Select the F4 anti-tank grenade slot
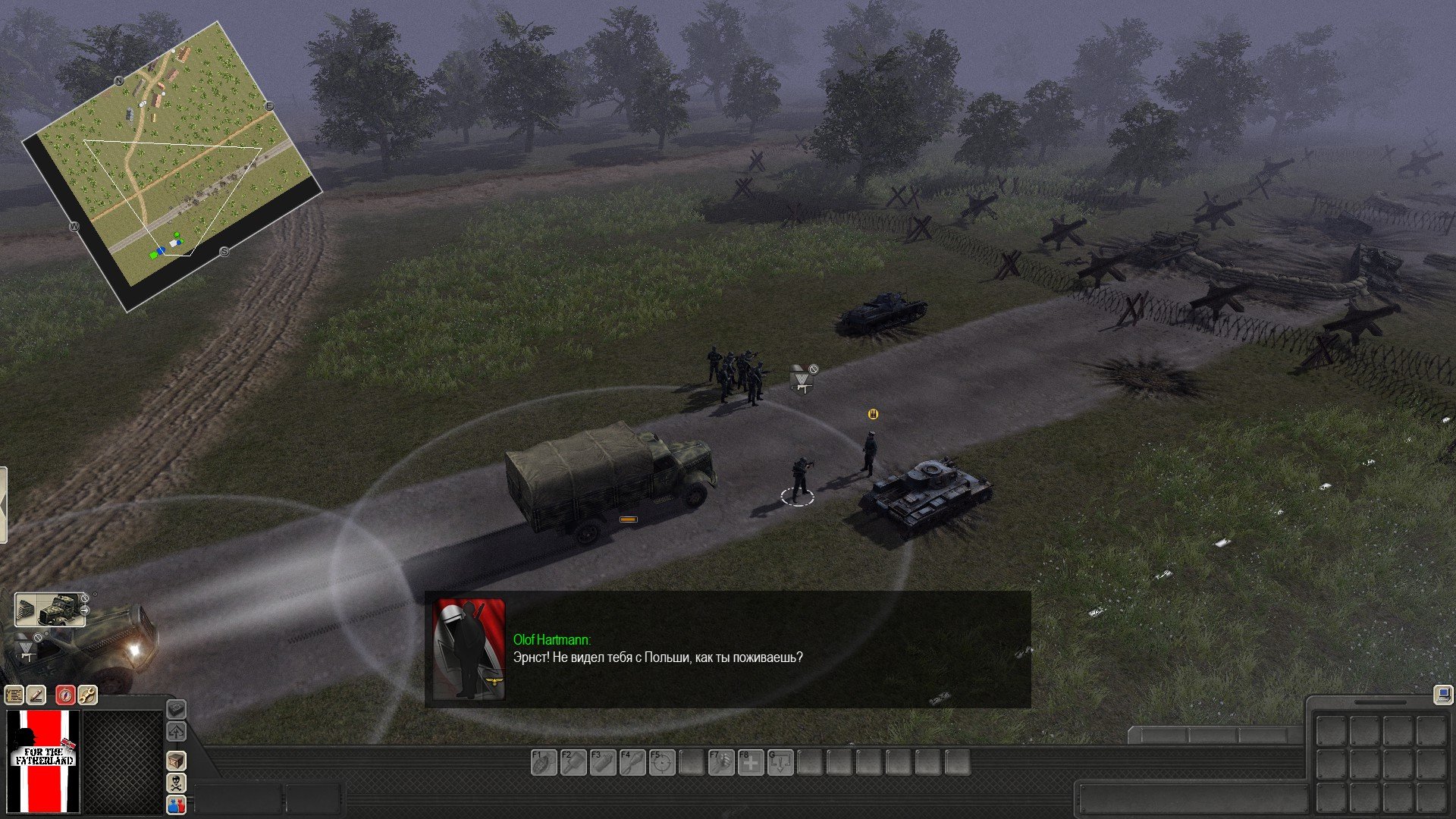Viewport: 1456px width, 819px height. coord(632,762)
